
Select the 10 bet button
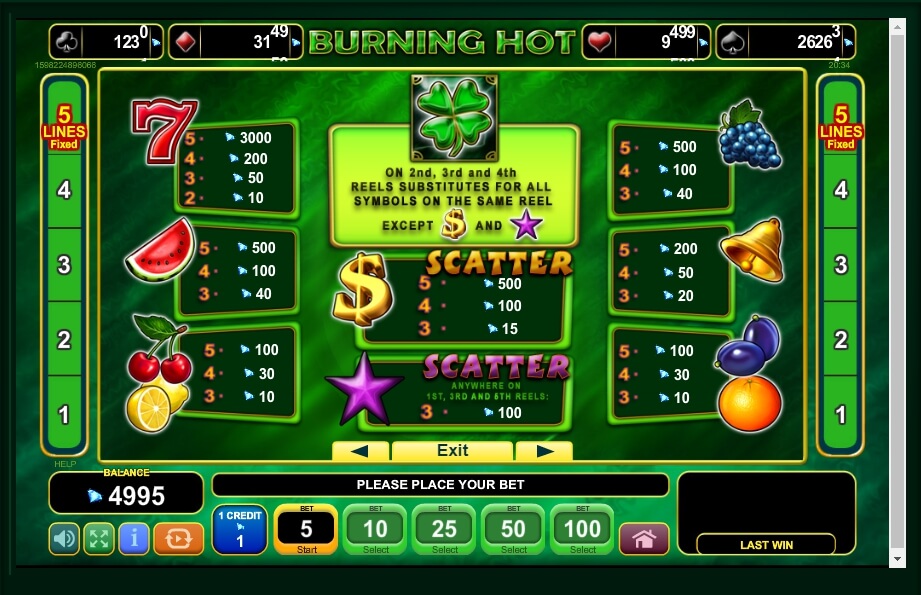(375, 529)
